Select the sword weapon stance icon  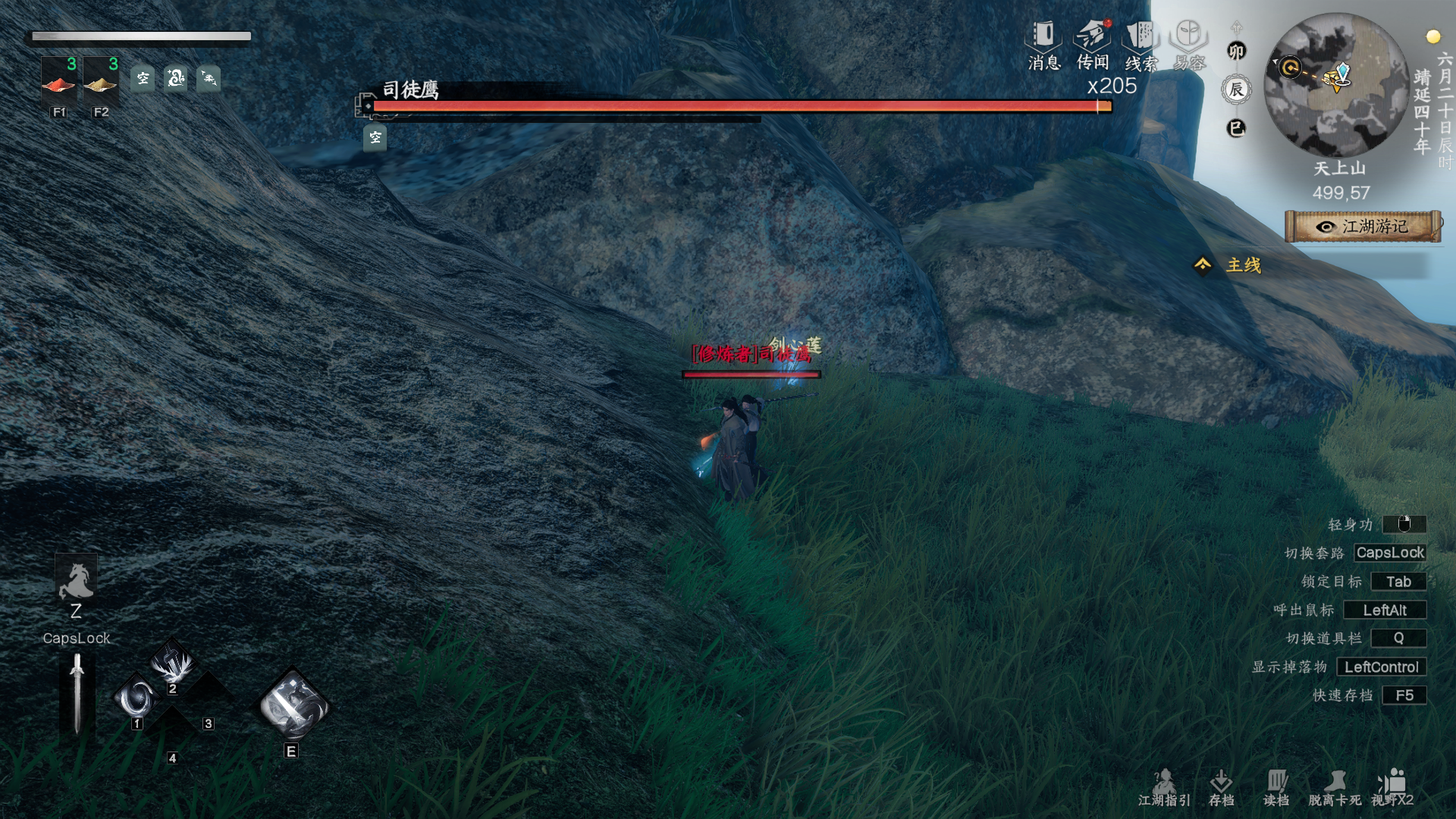tap(77, 694)
